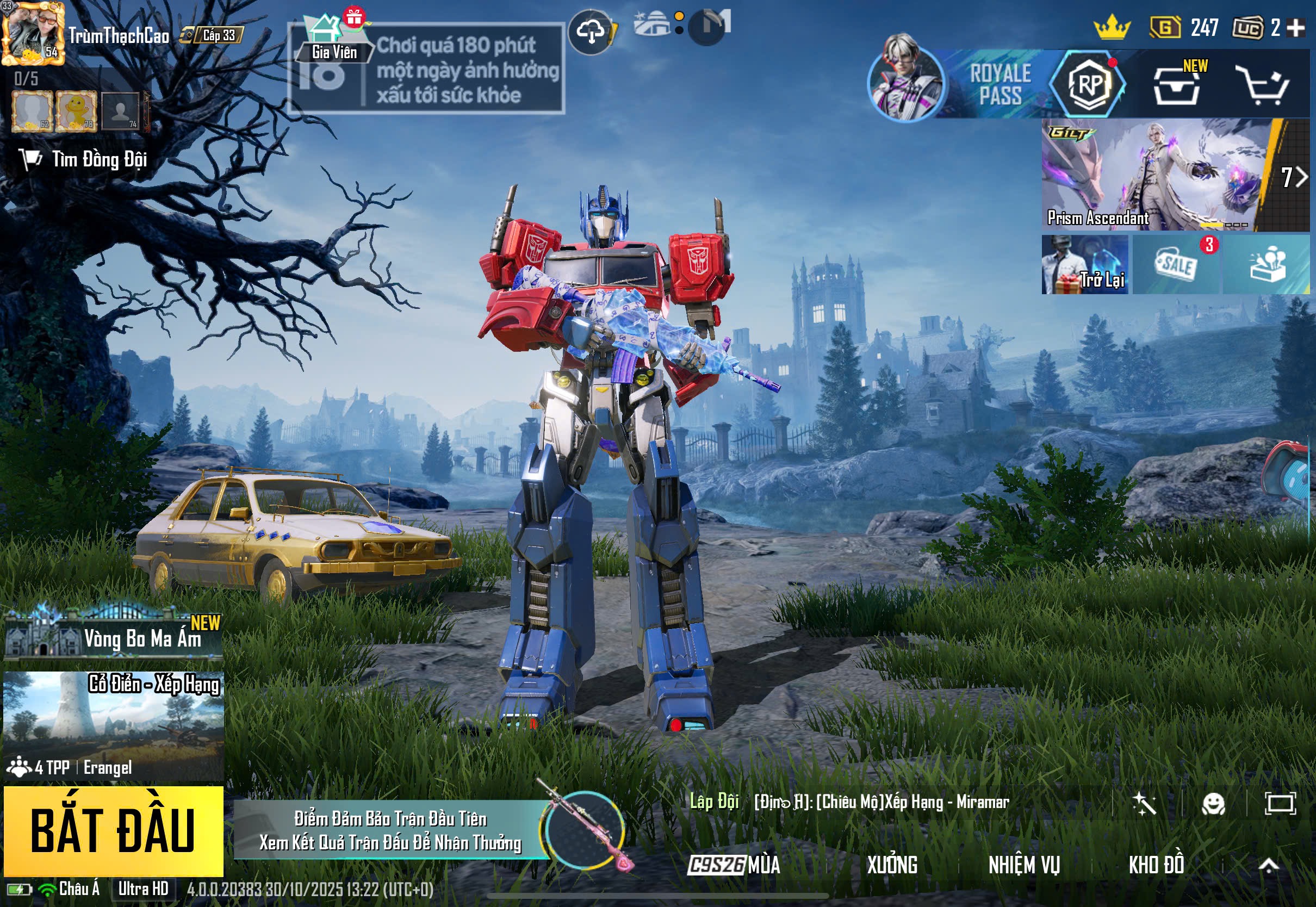Go to XƯỞNG workshop
This screenshot has width=1316, height=907.
click(891, 865)
